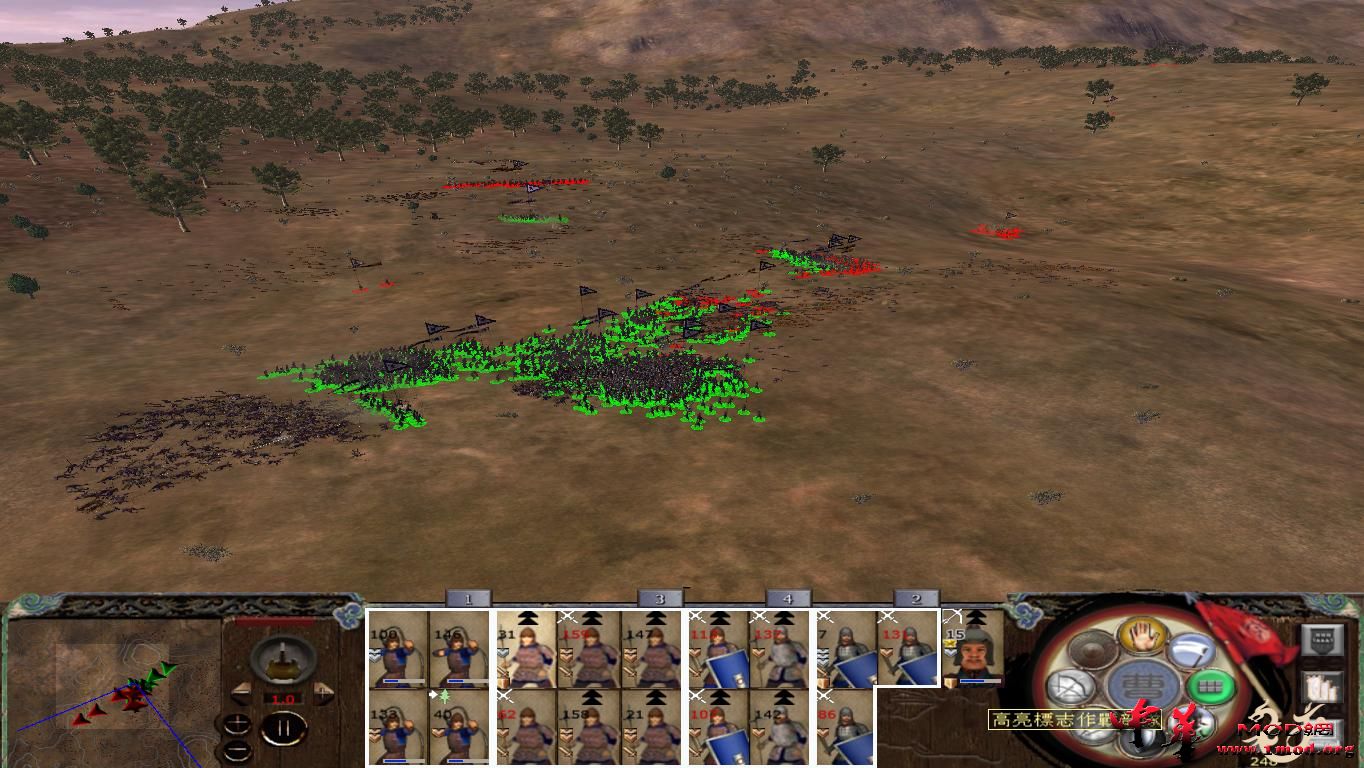The height and width of the screenshot is (768, 1364).
Task: Click the halt hand icon on control wheel
Action: [1141, 638]
